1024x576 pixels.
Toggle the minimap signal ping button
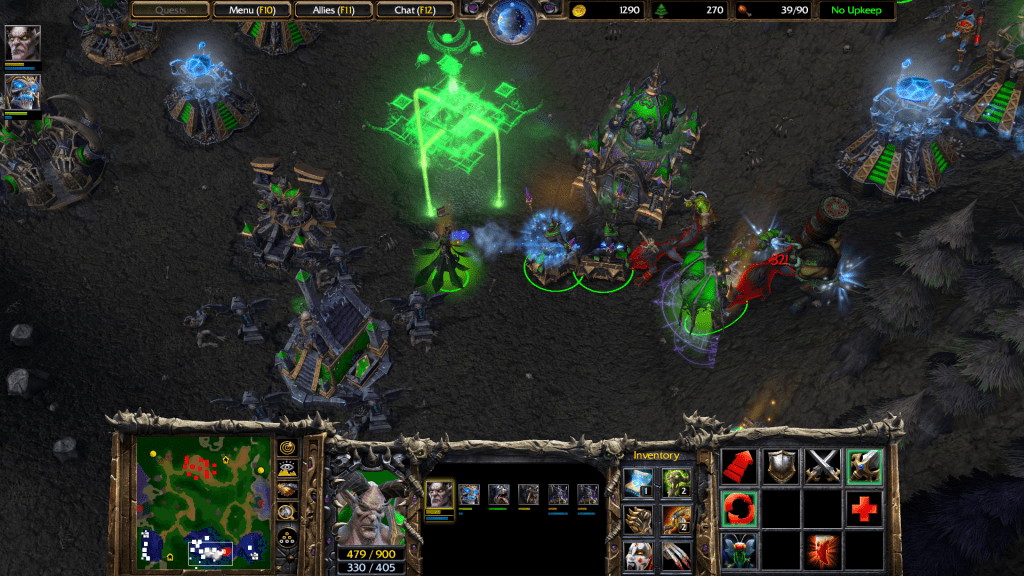click(287, 446)
